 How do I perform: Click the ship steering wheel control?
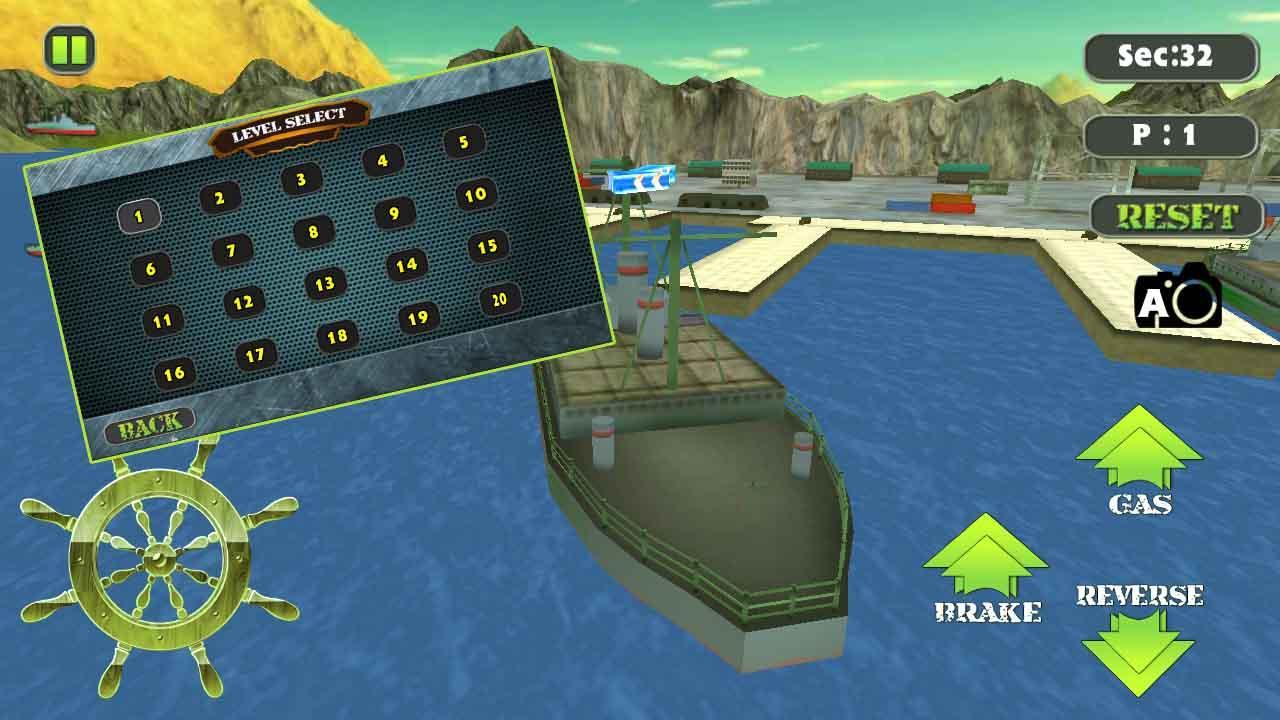coord(160,557)
